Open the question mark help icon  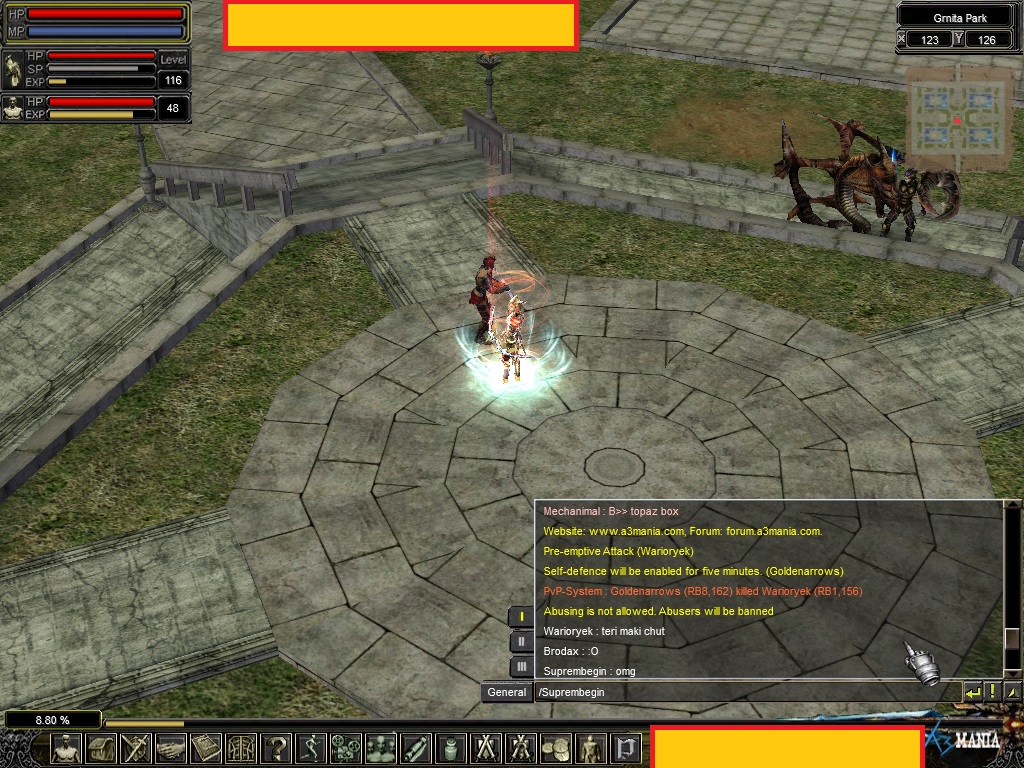tap(276, 748)
